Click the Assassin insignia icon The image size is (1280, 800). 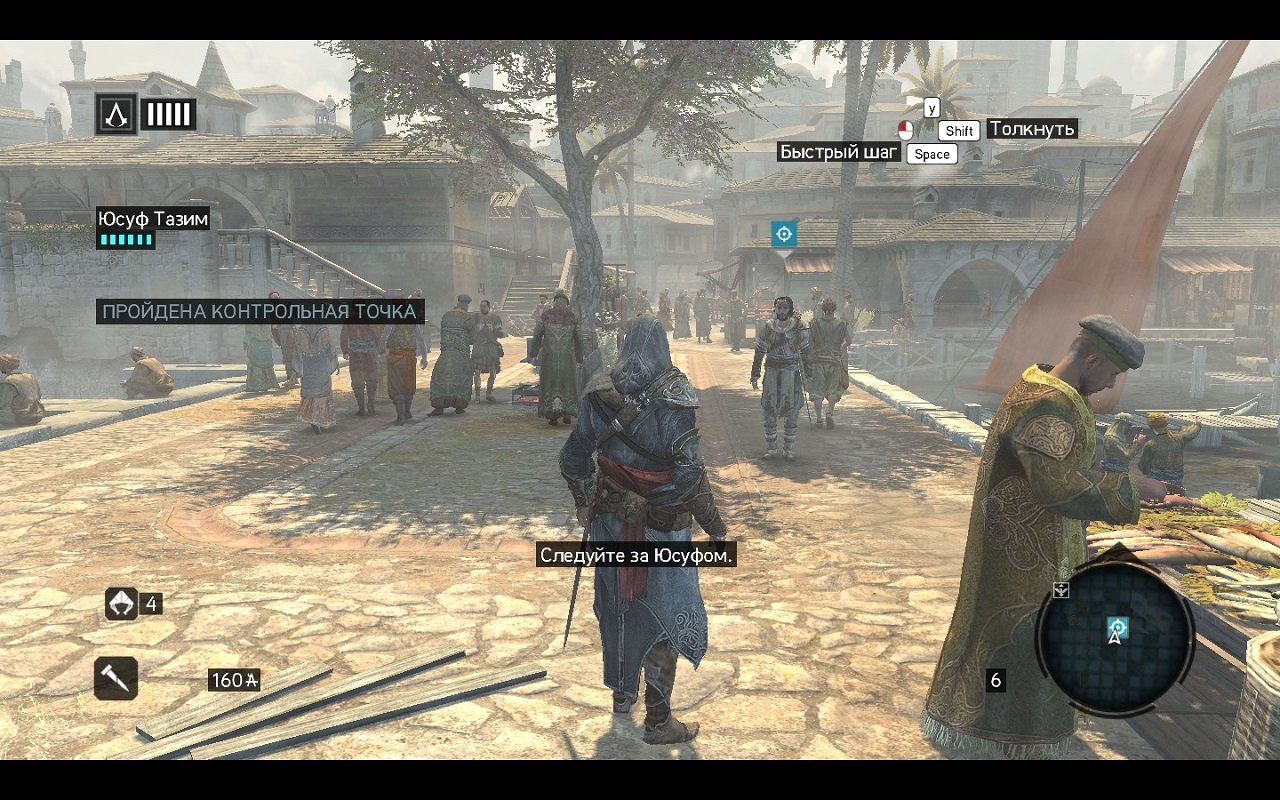click(116, 114)
